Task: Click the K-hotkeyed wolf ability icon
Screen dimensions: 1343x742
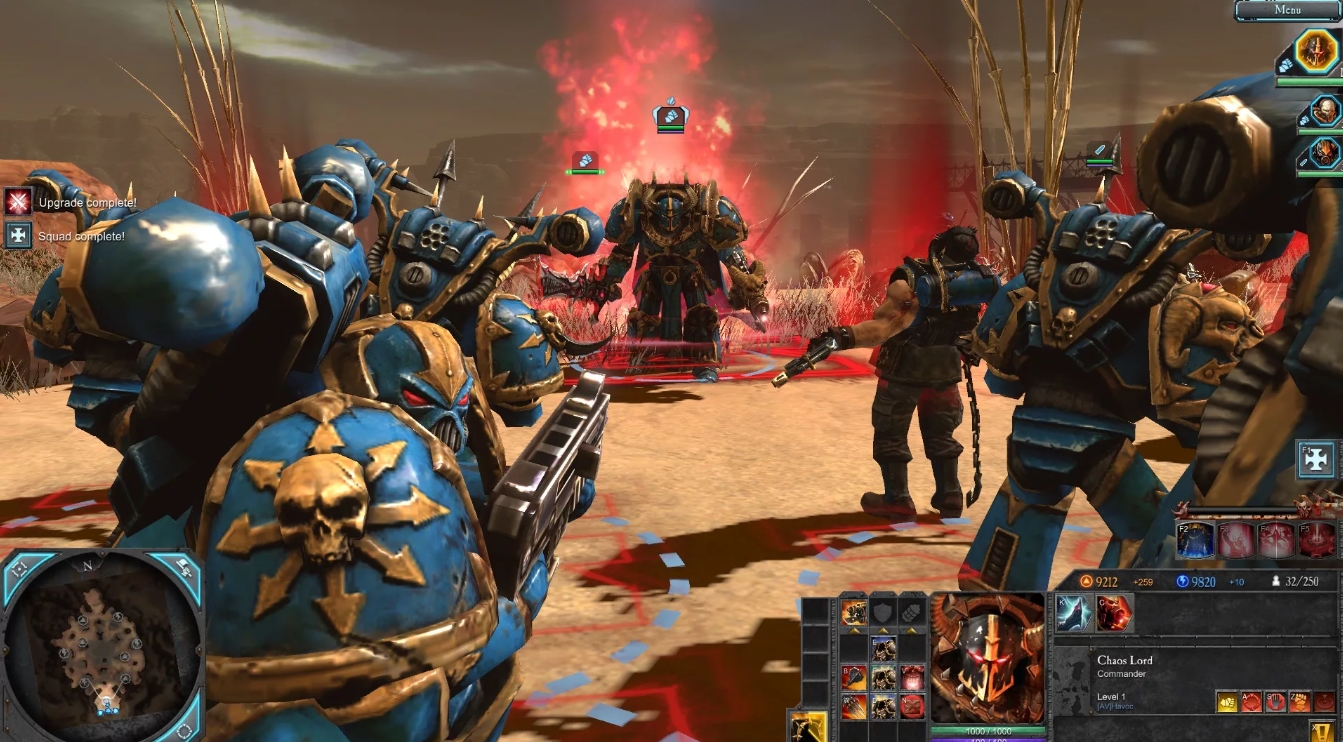Action: click(x=1072, y=614)
